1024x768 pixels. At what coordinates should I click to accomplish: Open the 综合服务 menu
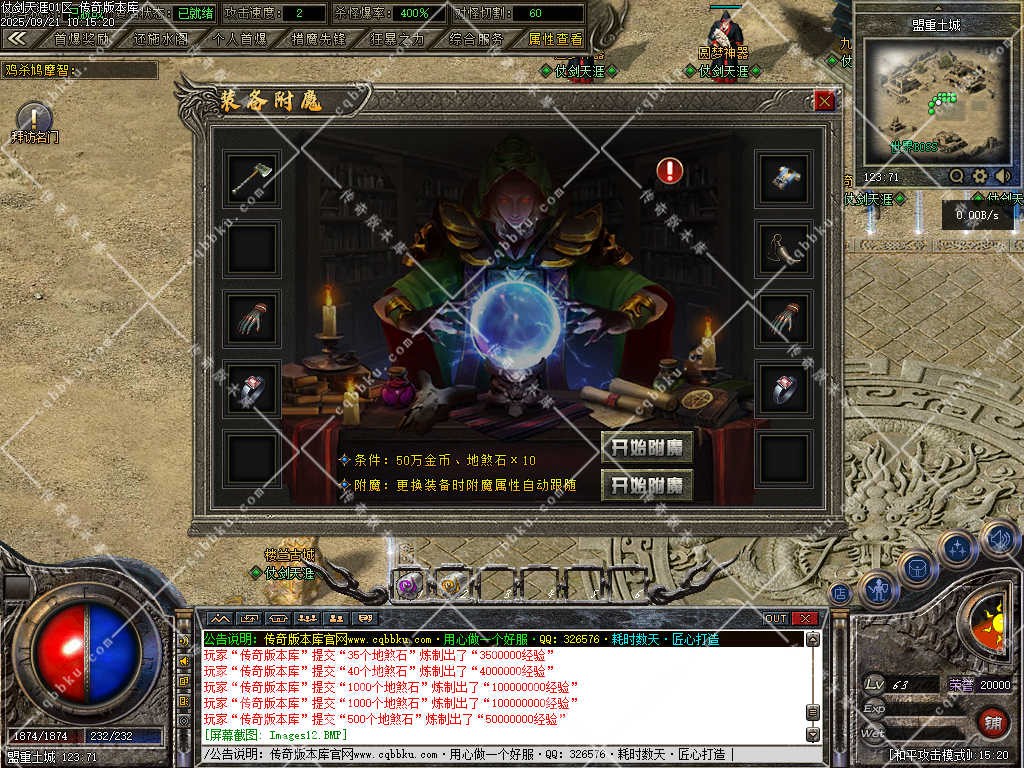click(476, 39)
